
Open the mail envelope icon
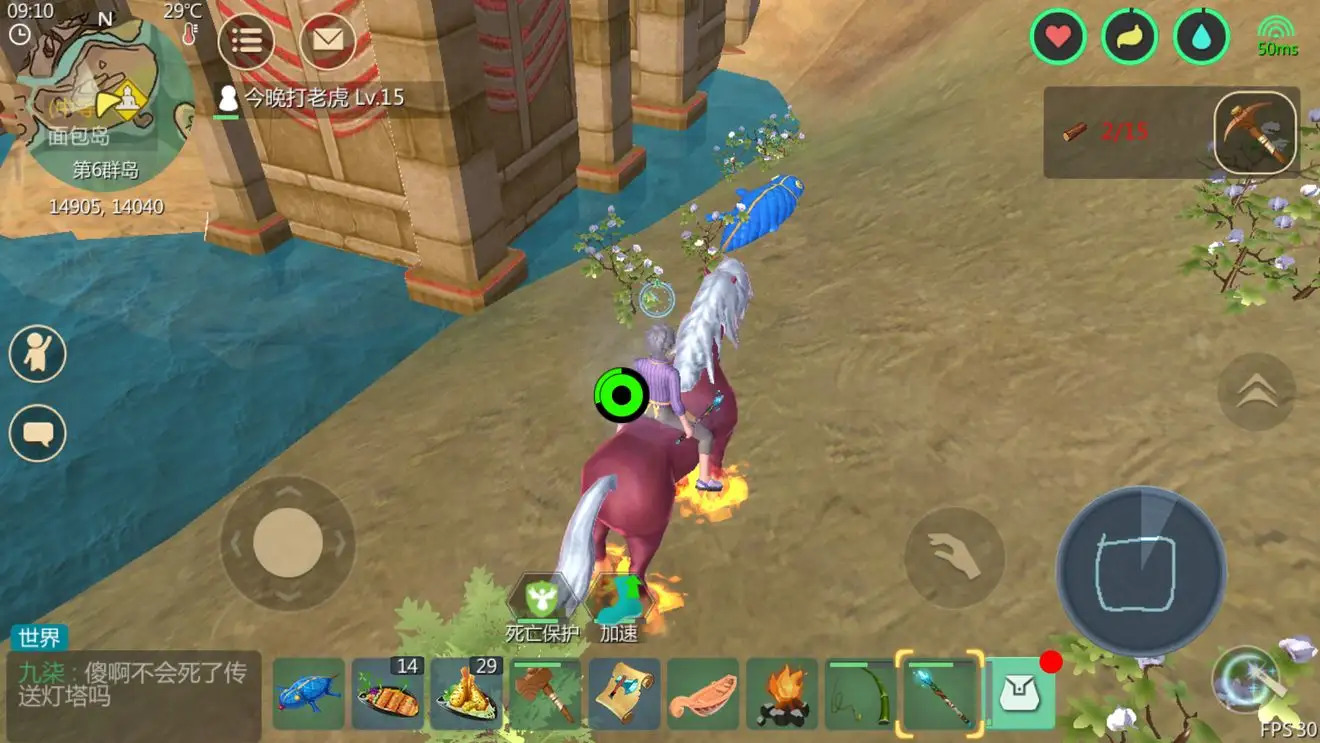pos(327,41)
